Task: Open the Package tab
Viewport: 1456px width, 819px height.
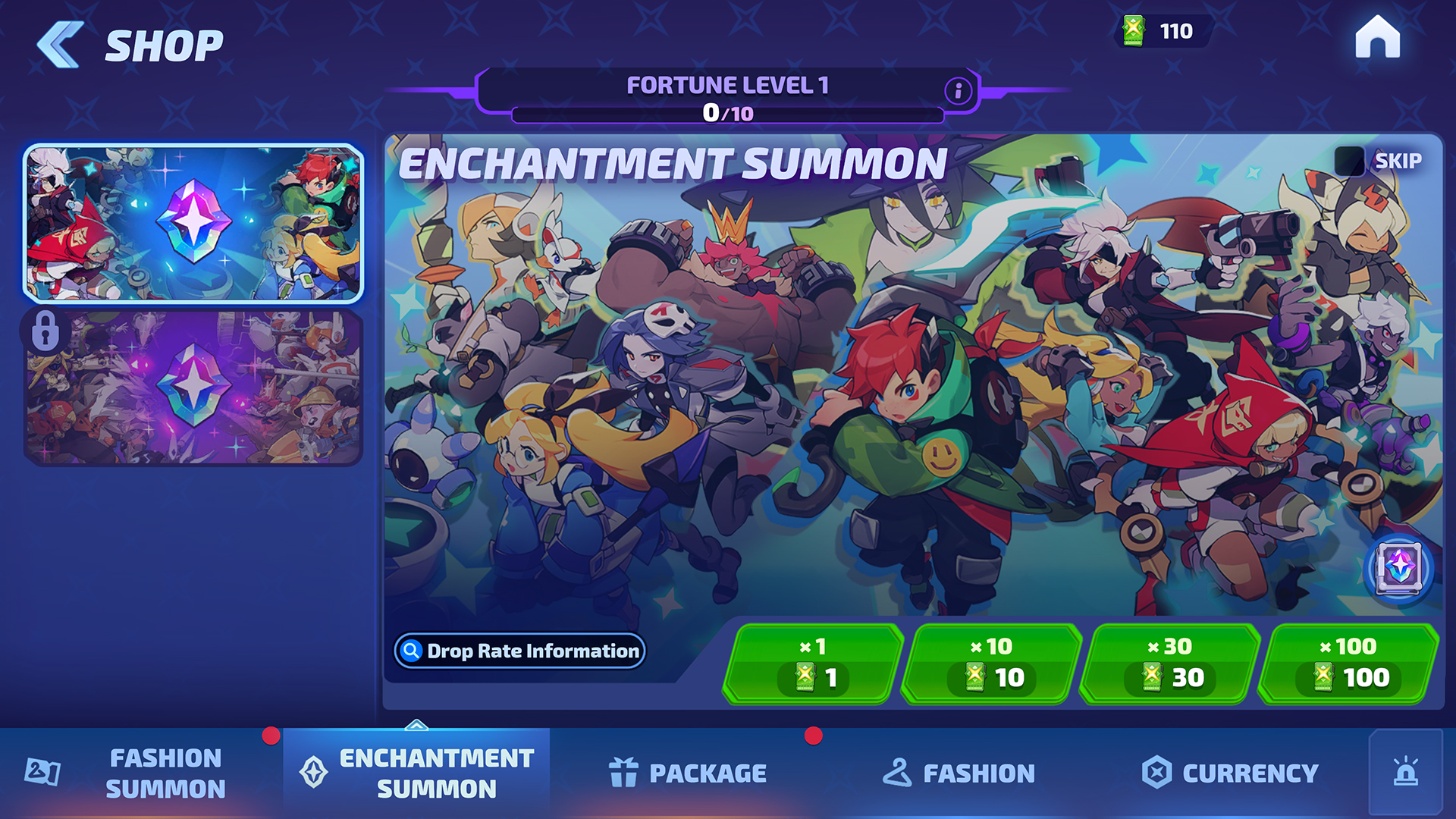Action: (x=686, y=772)
